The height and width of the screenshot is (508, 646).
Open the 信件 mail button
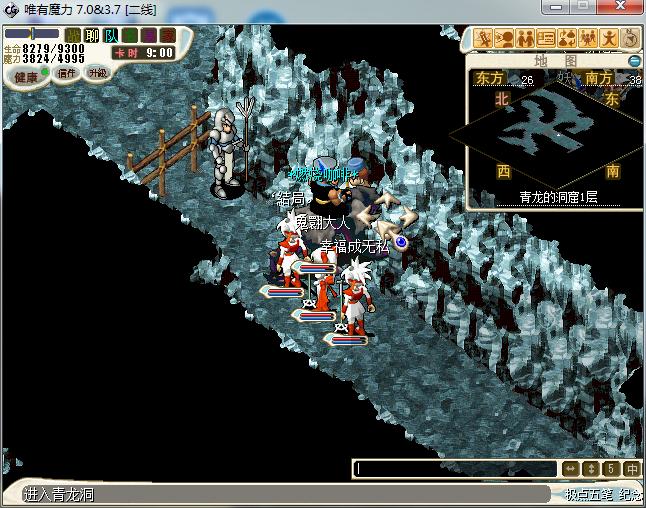67,73
